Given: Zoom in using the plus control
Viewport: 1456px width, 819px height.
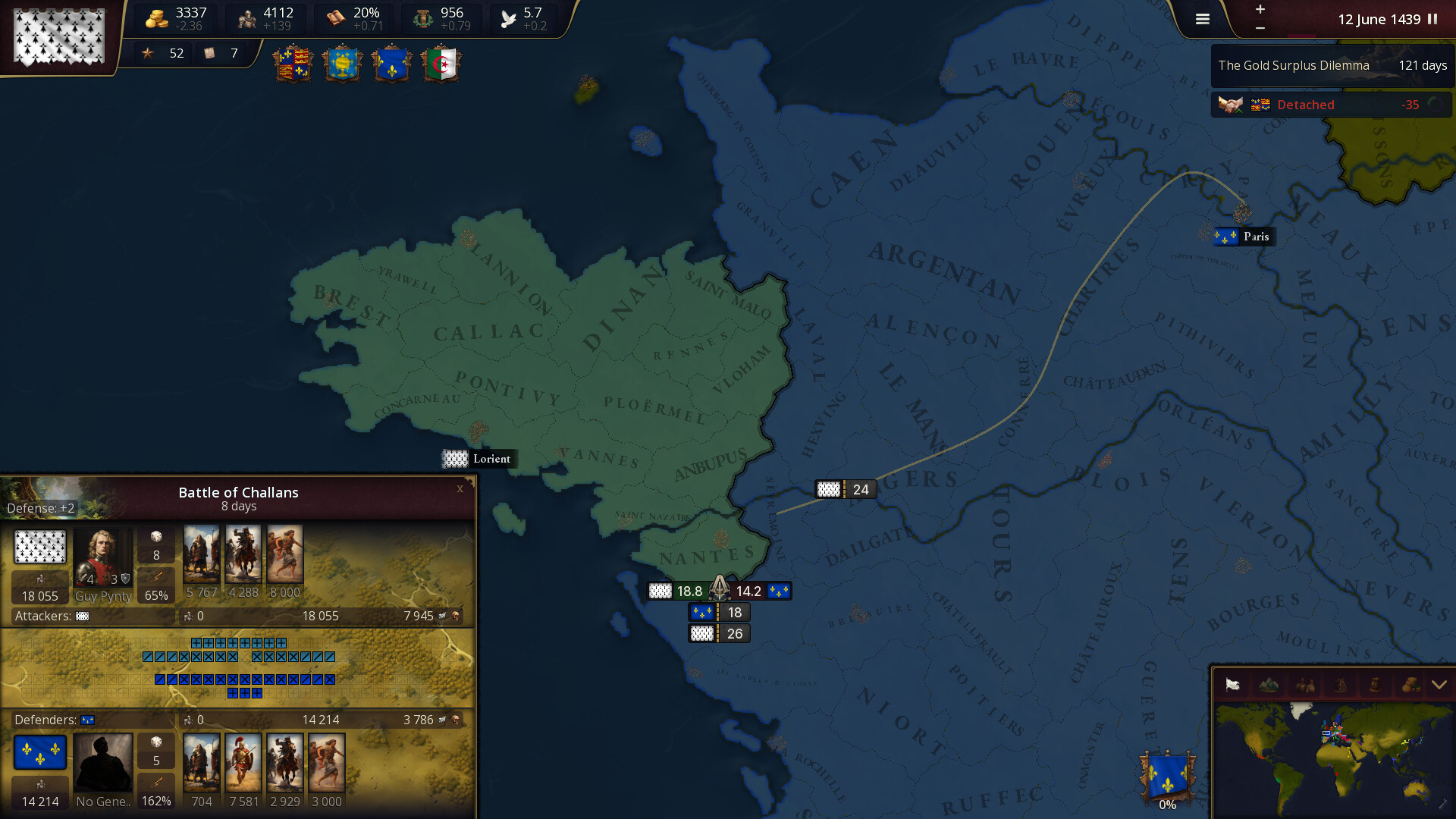Looking at the screenshot, I should (x=1260, y=11).
